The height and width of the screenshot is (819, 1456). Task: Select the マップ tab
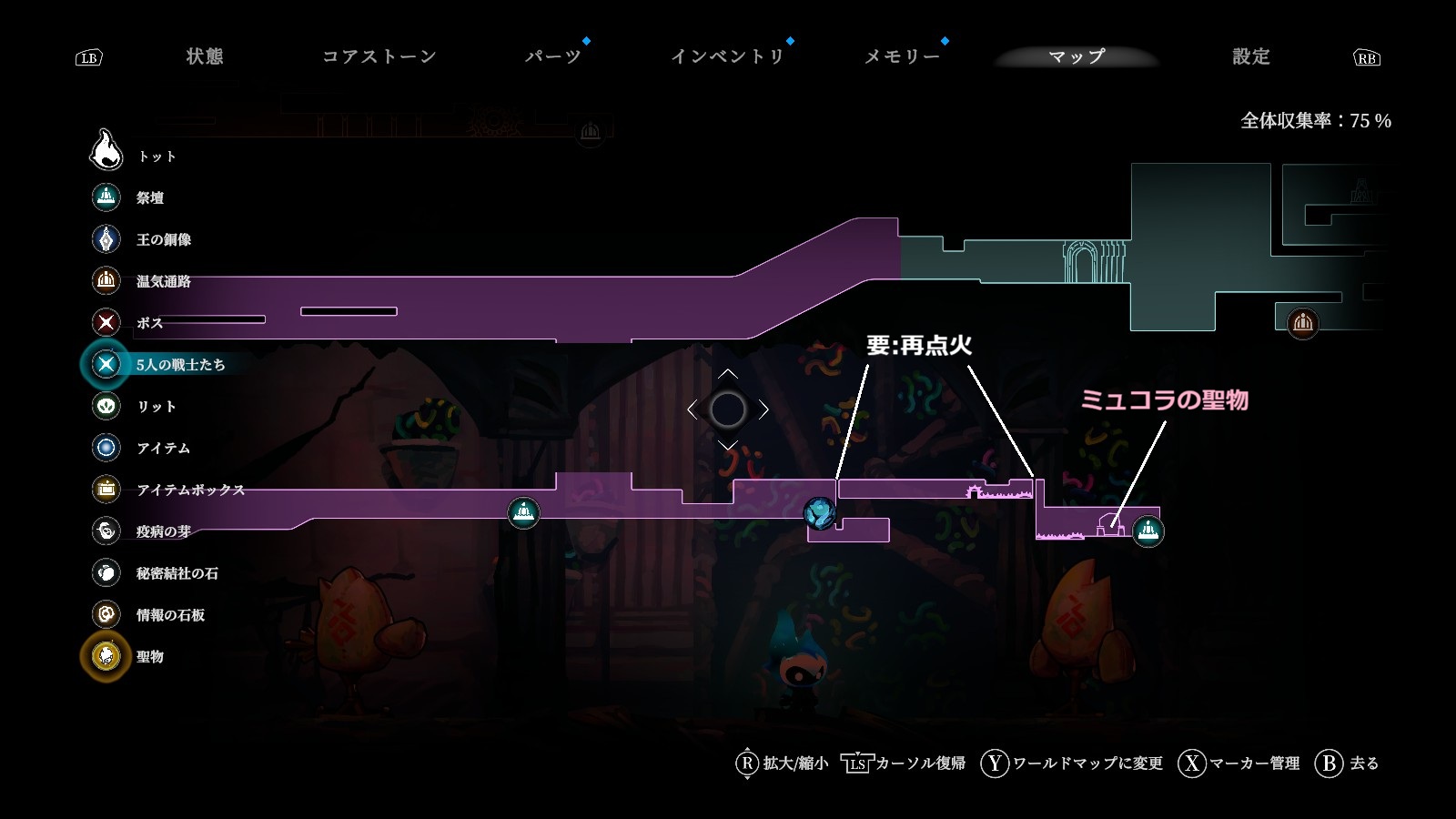coord(1077,56)
